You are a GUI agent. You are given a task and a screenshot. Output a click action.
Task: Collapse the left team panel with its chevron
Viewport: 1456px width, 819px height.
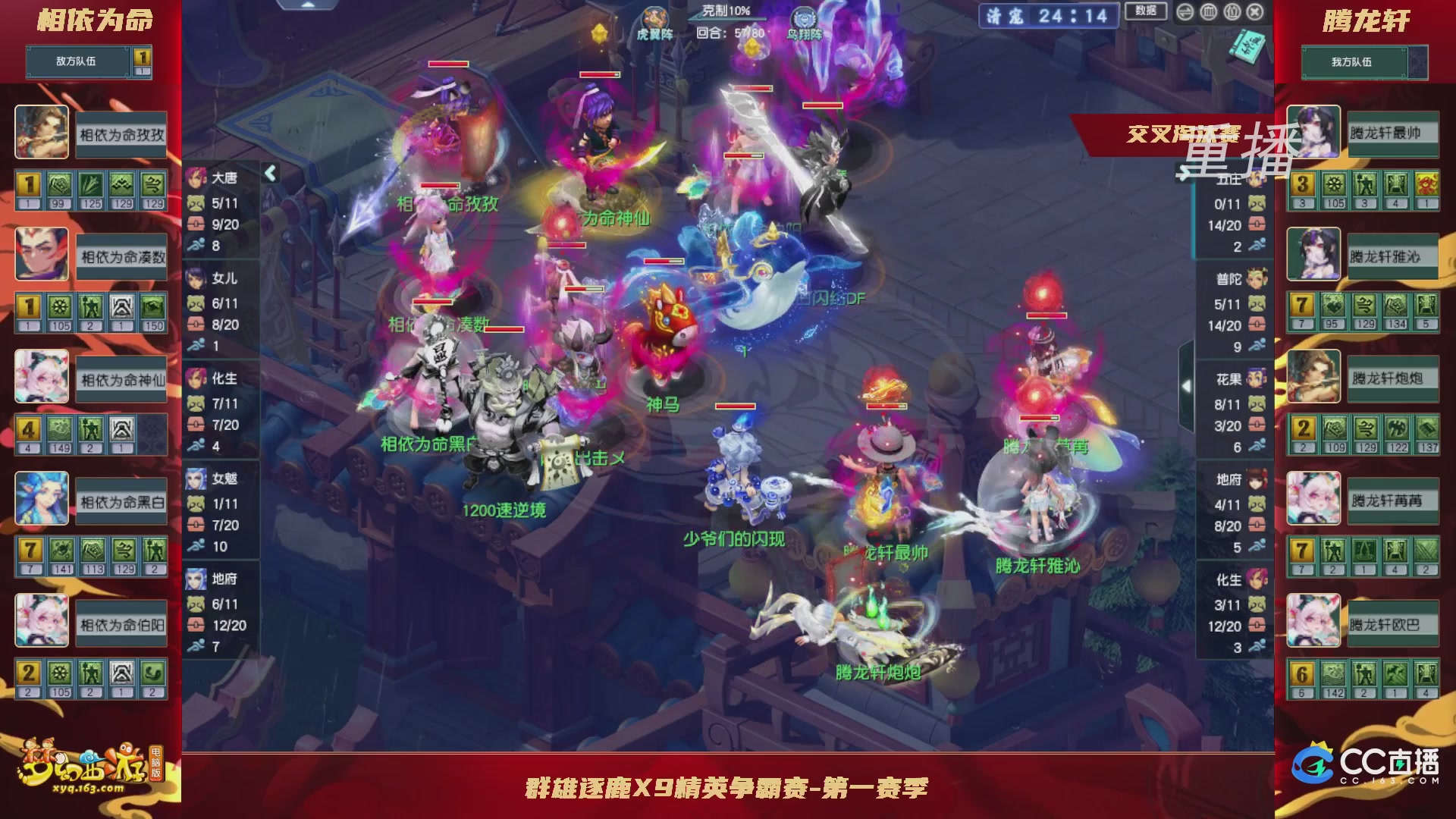coord(269,173)
